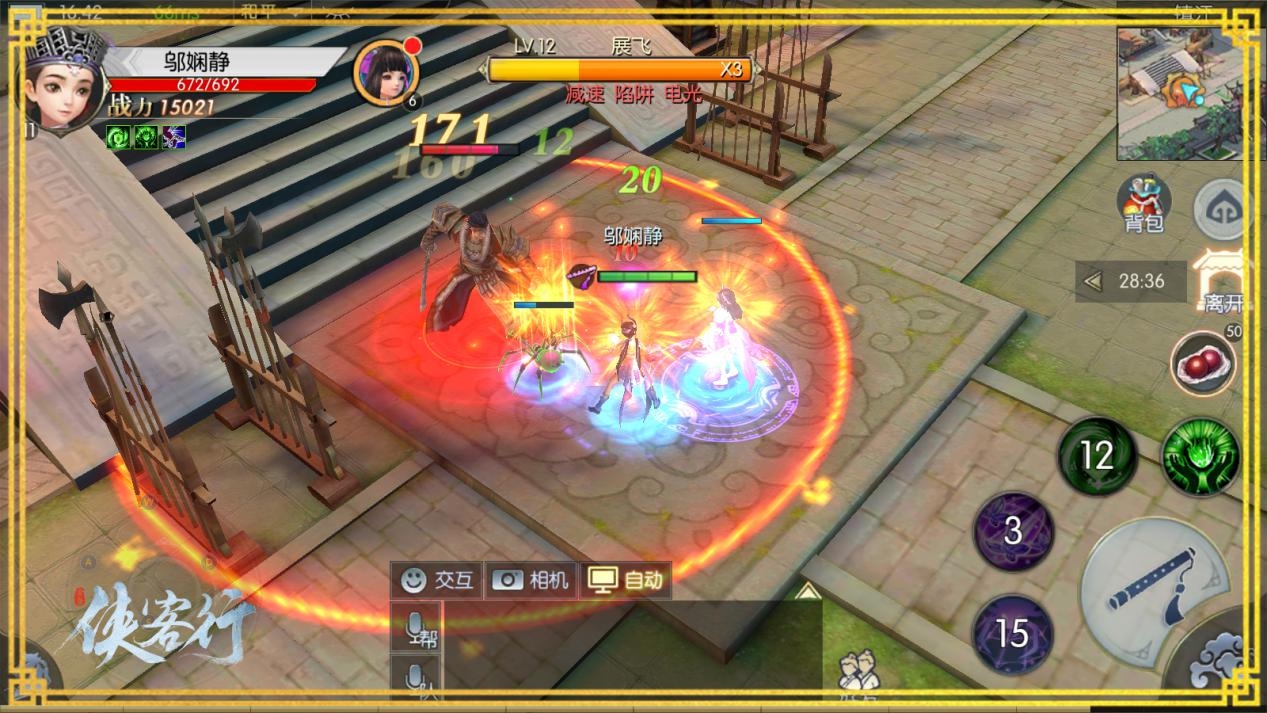
Task: Click the companion portrait with red dot
Action: click(385, 72)
